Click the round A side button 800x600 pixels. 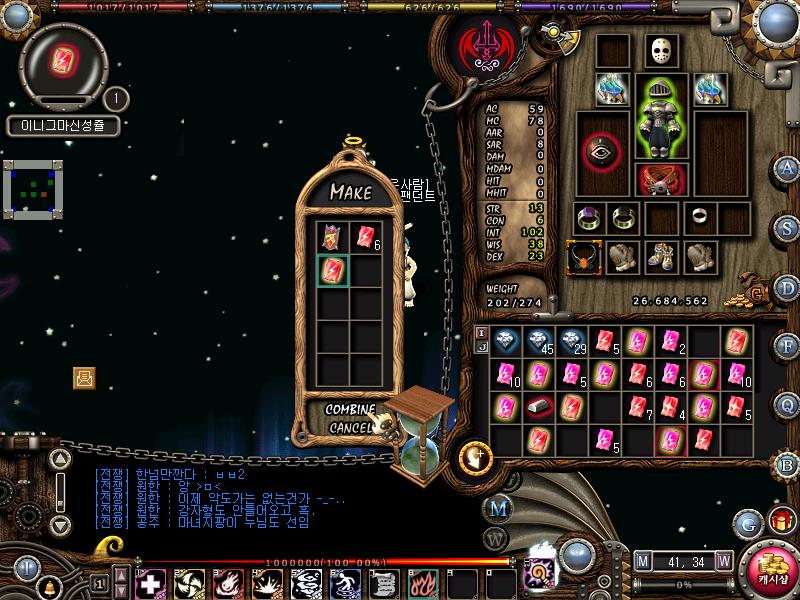(x=787, y=167)
